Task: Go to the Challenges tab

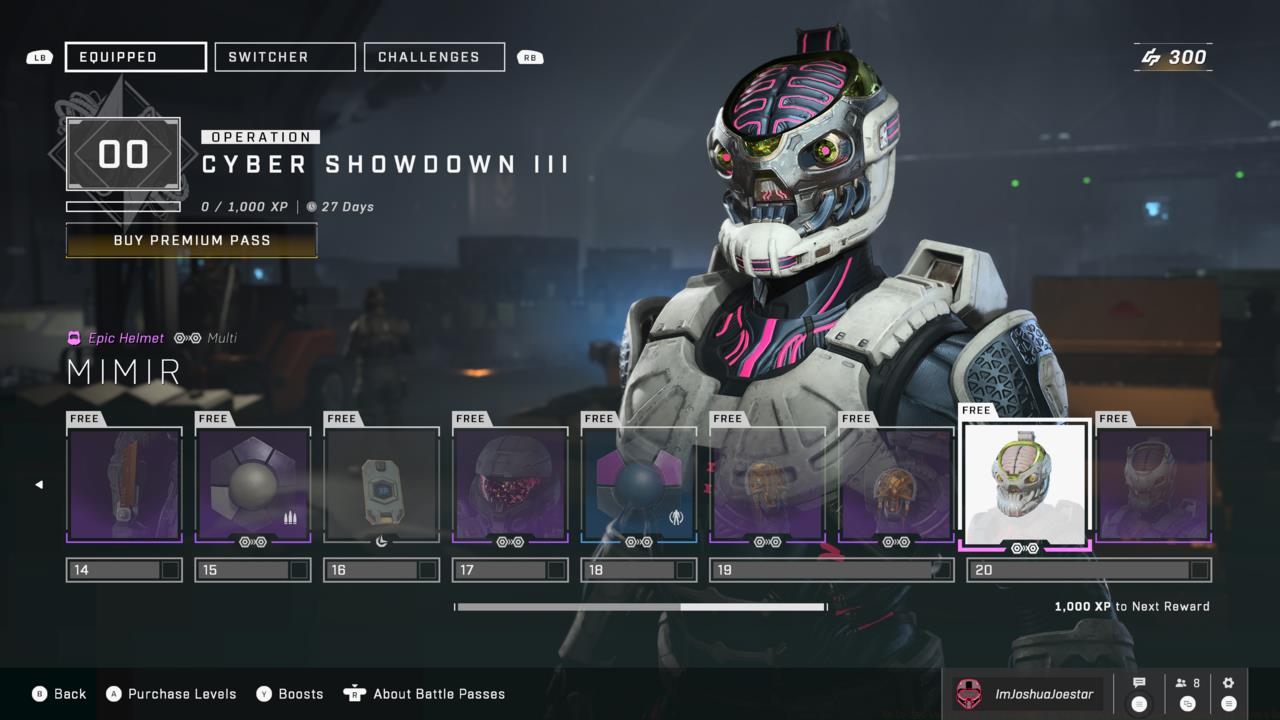Action: click(434, 57)
